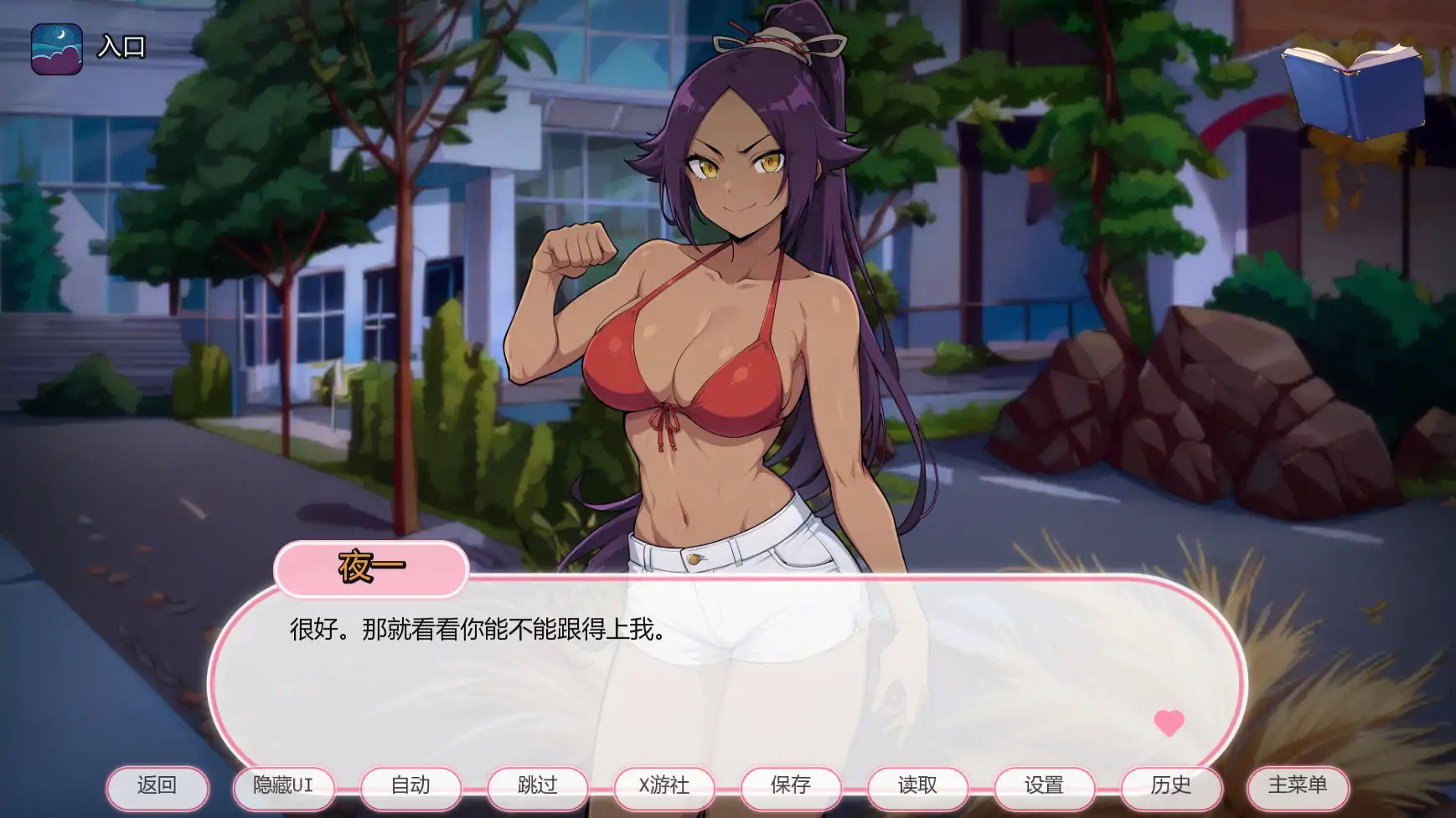The height and width of the screenshot is (818, 1456).
Task: Skip dialogue with the 跳过 button
Action: 537,787
